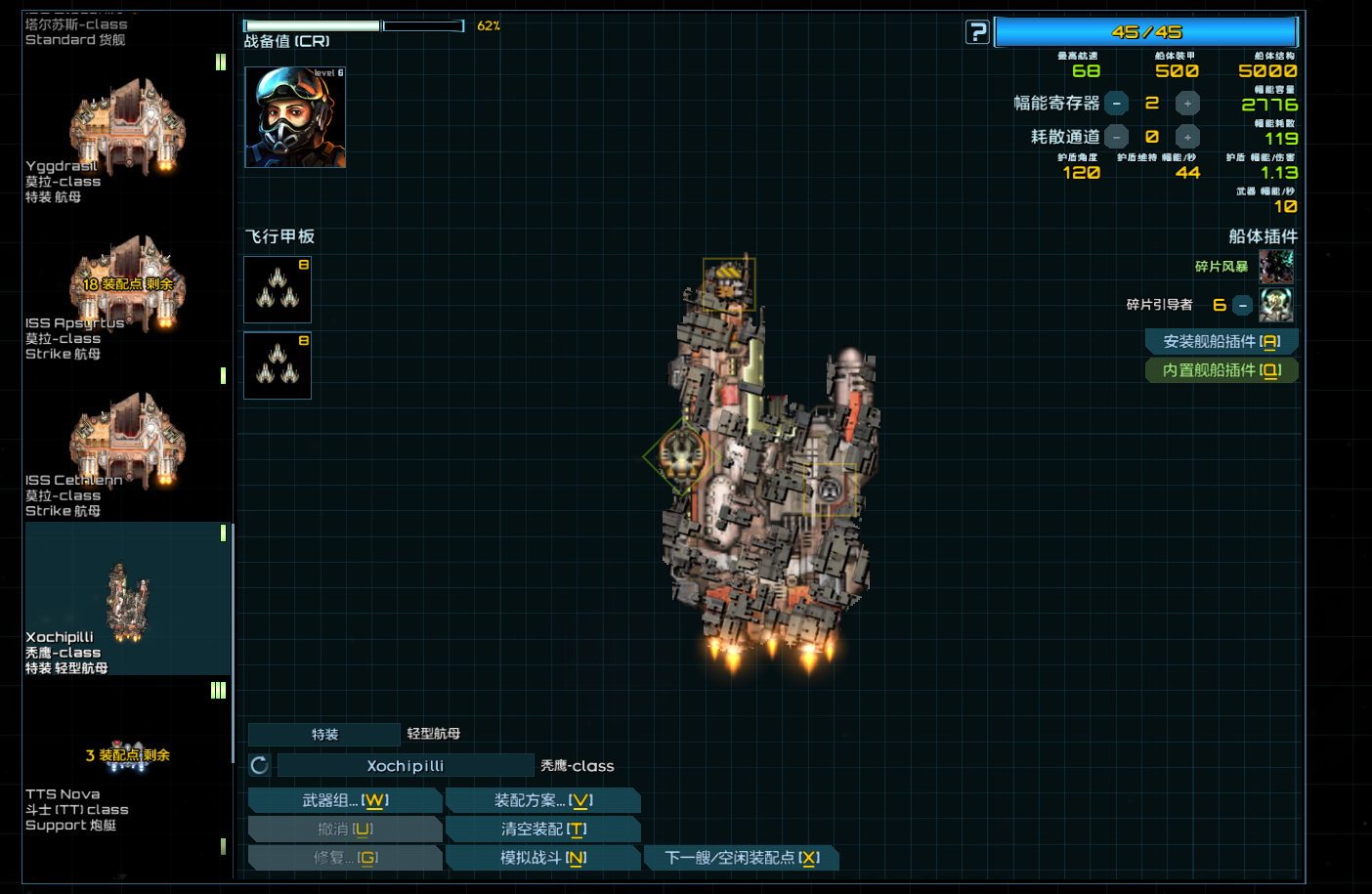Select the officer portrait
The height and width of the screenshot is (894, 1372).
coord(295,117)
